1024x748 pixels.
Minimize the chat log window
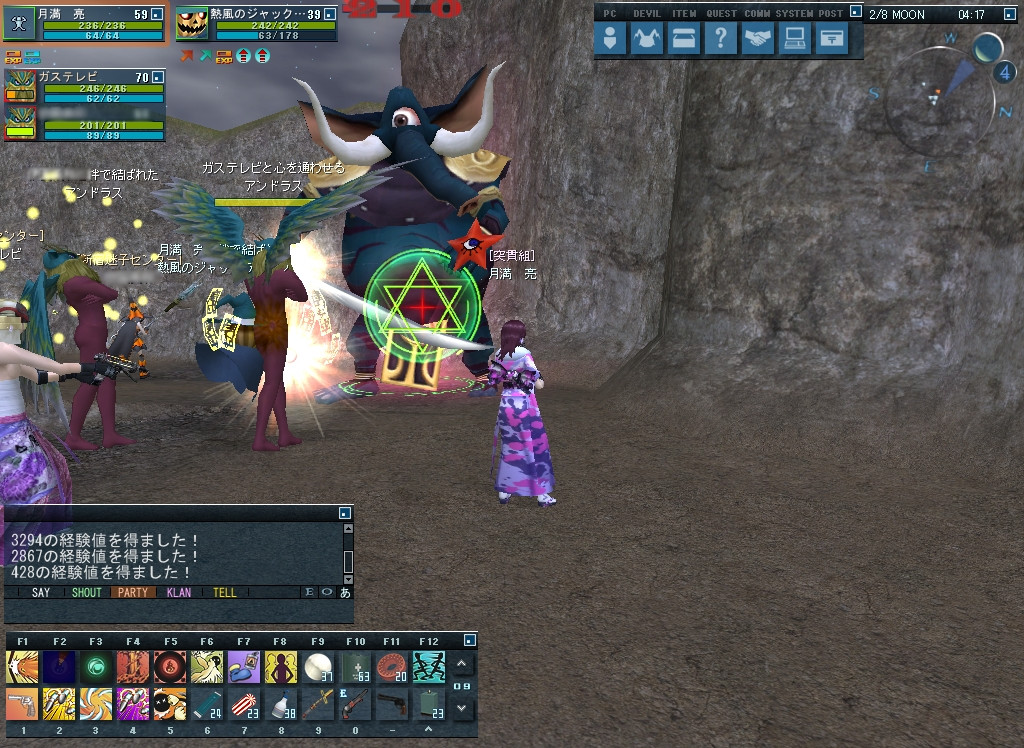[x=344, y=514]
